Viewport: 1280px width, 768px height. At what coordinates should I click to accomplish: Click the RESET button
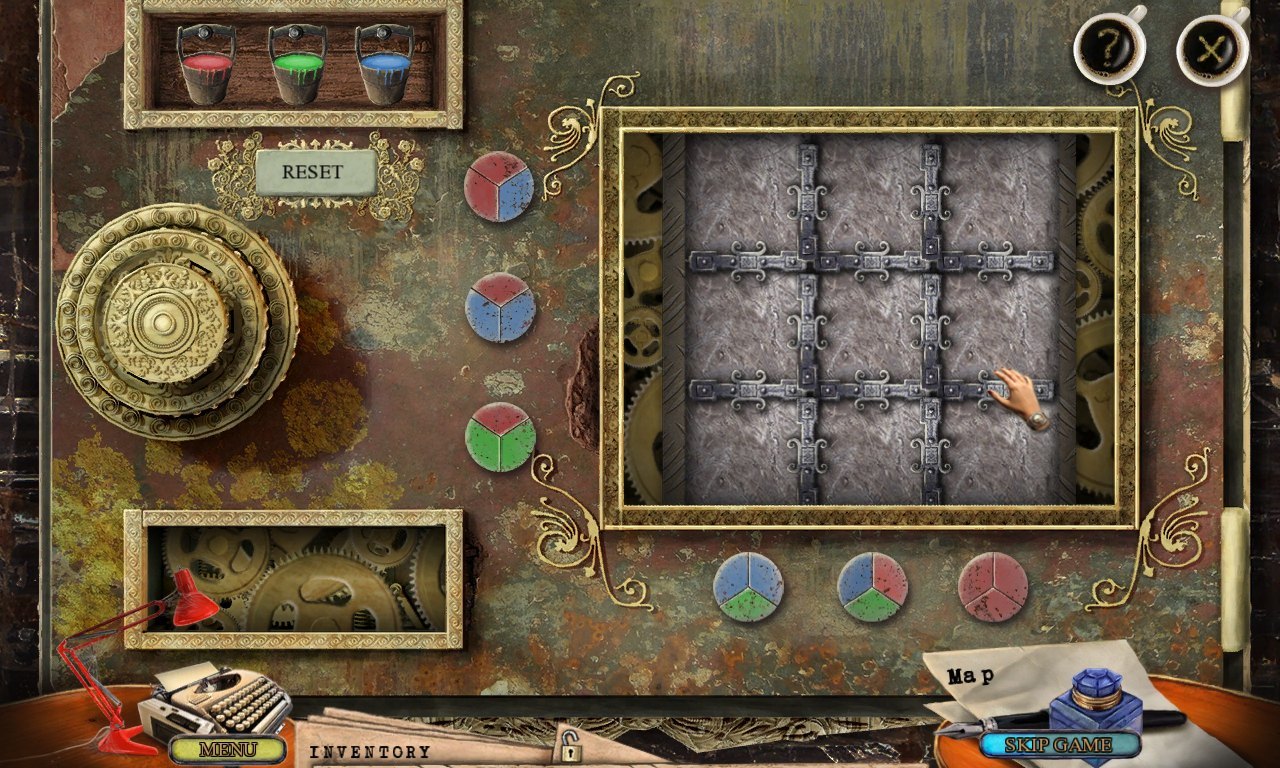click(x=314, y=172)
